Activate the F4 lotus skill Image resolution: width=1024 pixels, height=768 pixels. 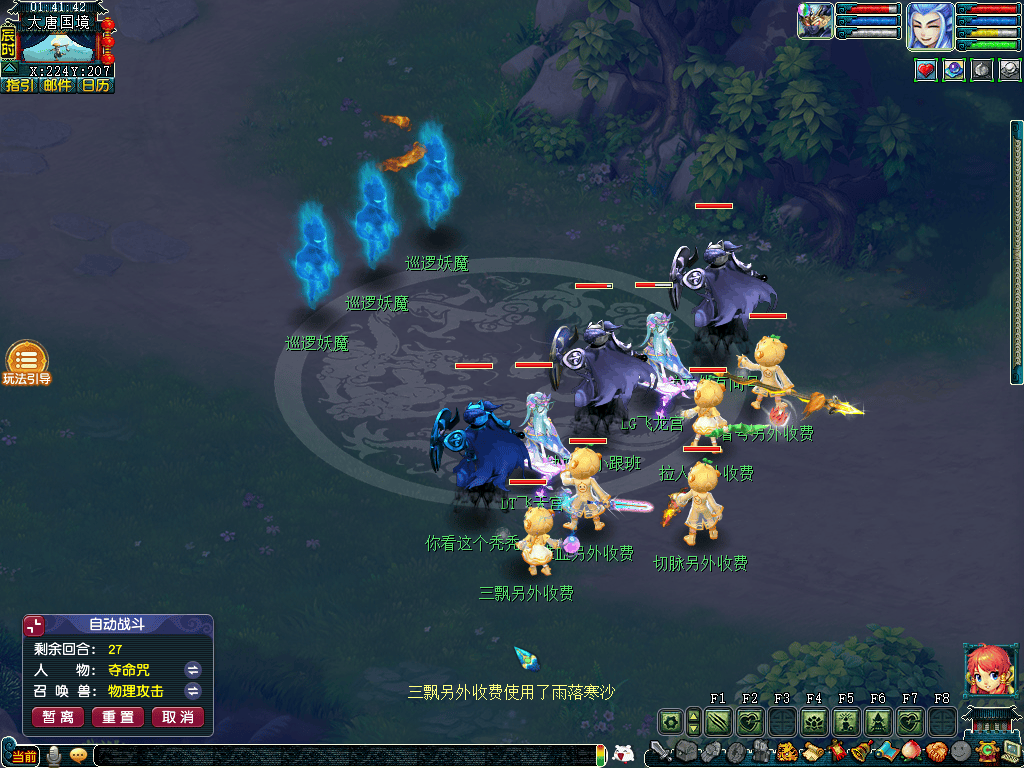[x=814, y=721]
